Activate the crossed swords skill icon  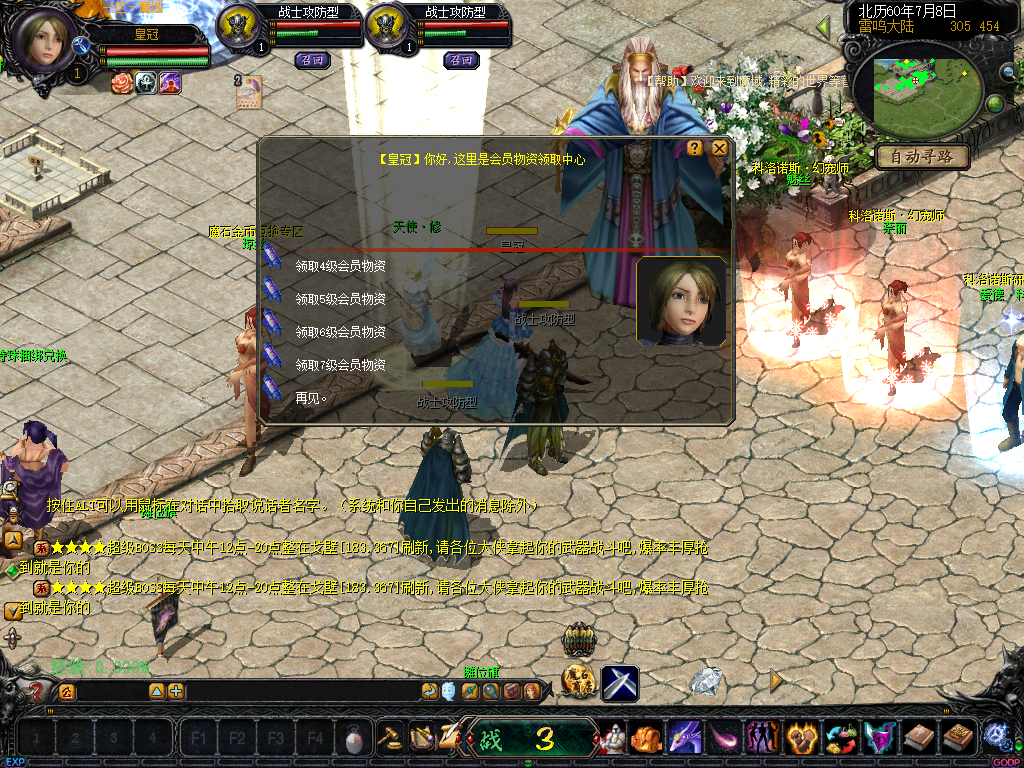(620, 683)
